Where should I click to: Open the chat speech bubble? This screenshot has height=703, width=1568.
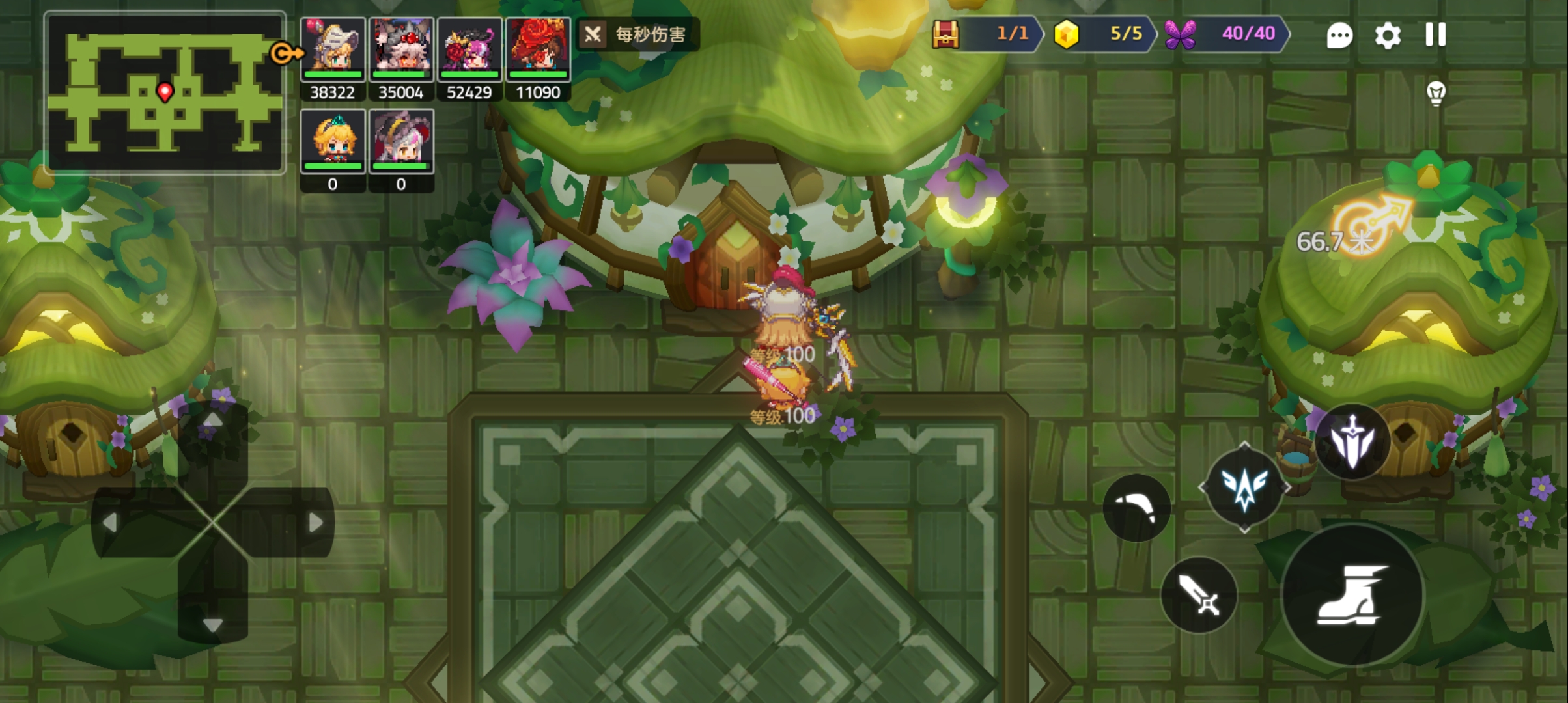tap(1339, 36)
